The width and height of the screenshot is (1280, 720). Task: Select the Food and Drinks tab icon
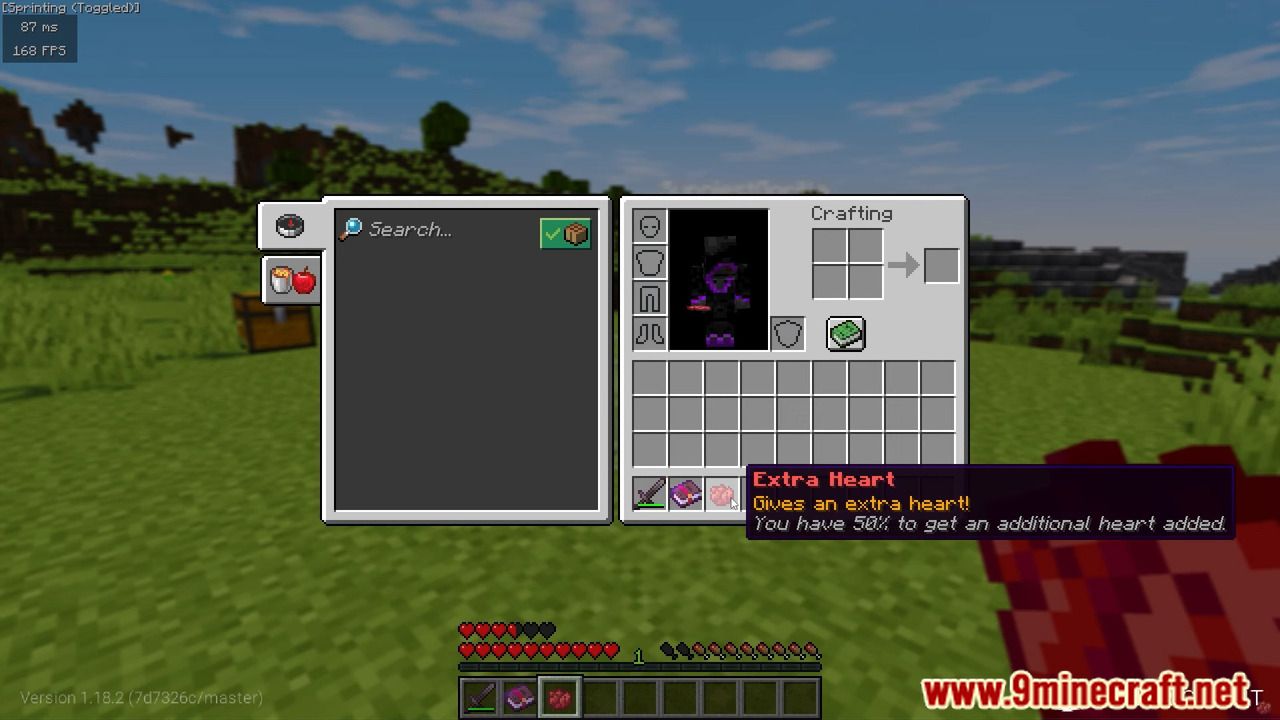(290, 280)
